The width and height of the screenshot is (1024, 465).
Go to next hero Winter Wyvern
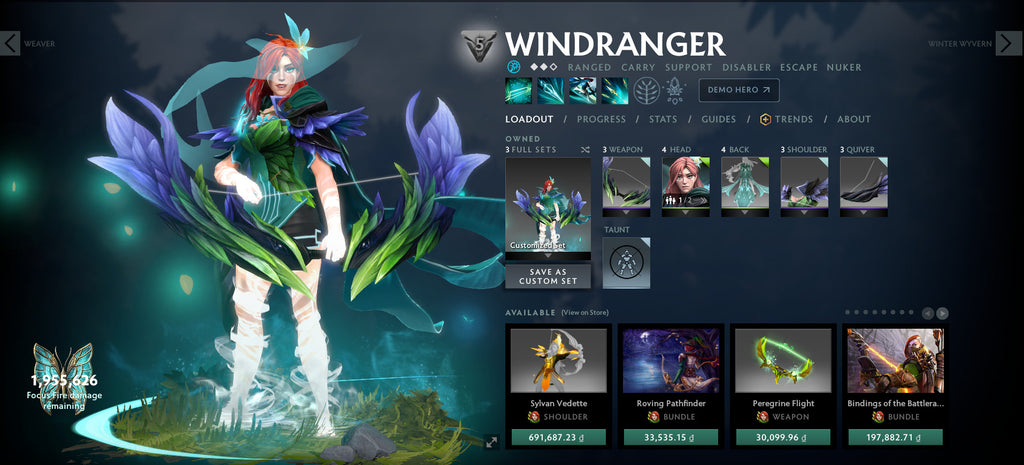click(x=1009, y=43)
